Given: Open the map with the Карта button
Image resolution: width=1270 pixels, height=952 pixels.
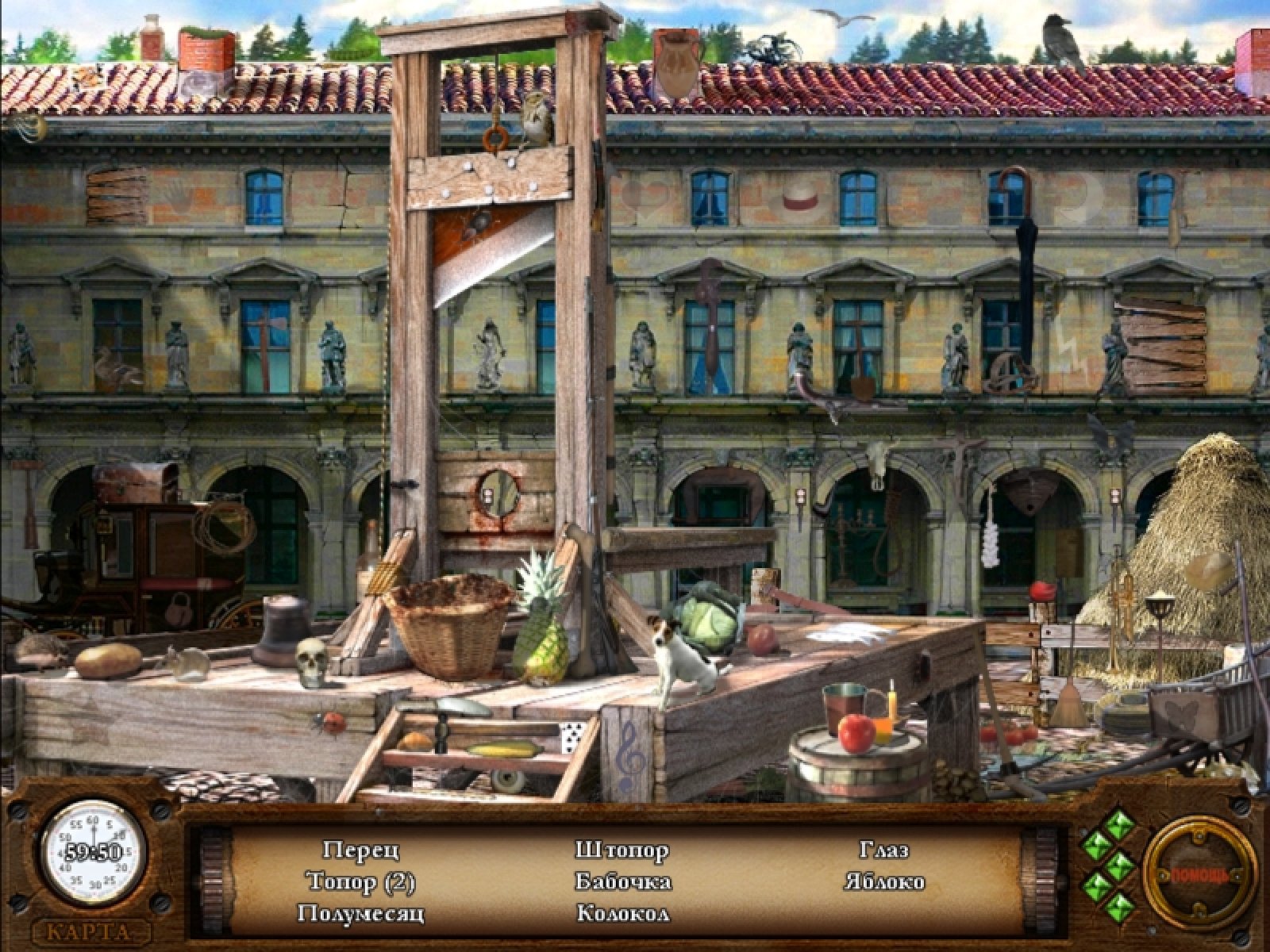Looking at the screenshot, I should pyautogui.click(x=93, y=930).
